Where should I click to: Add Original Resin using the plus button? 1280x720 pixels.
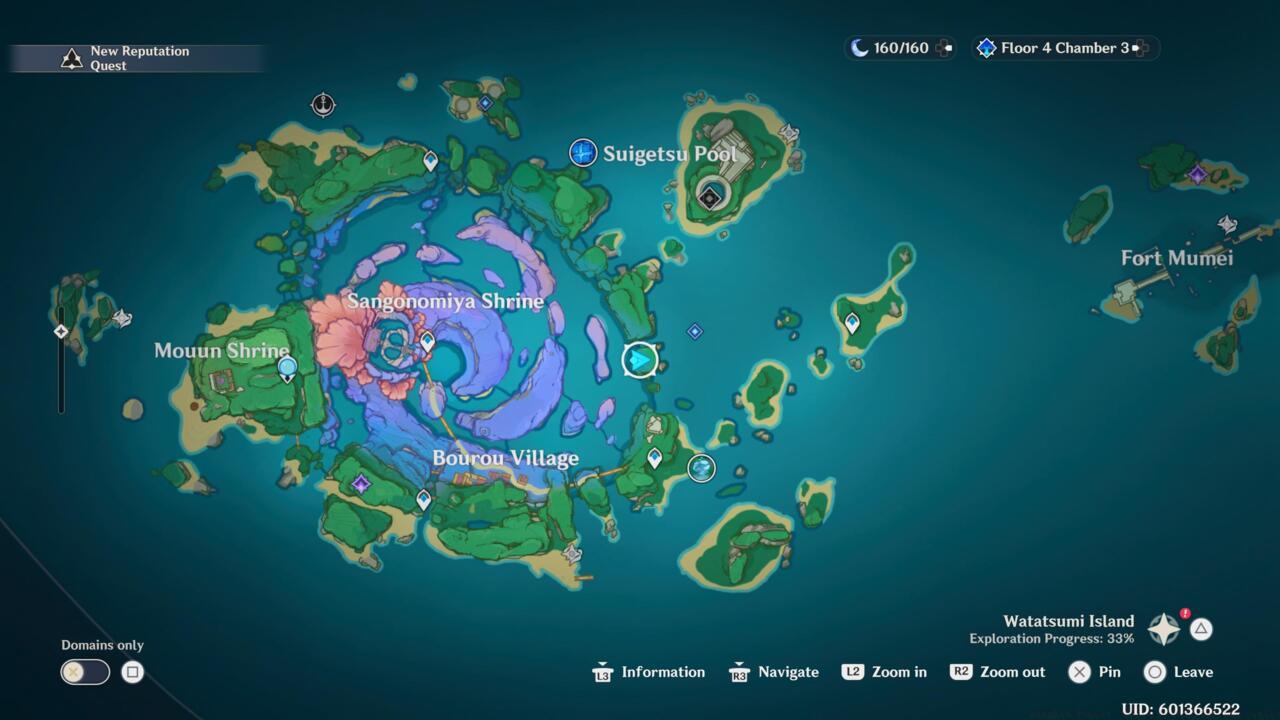point(944,48)
